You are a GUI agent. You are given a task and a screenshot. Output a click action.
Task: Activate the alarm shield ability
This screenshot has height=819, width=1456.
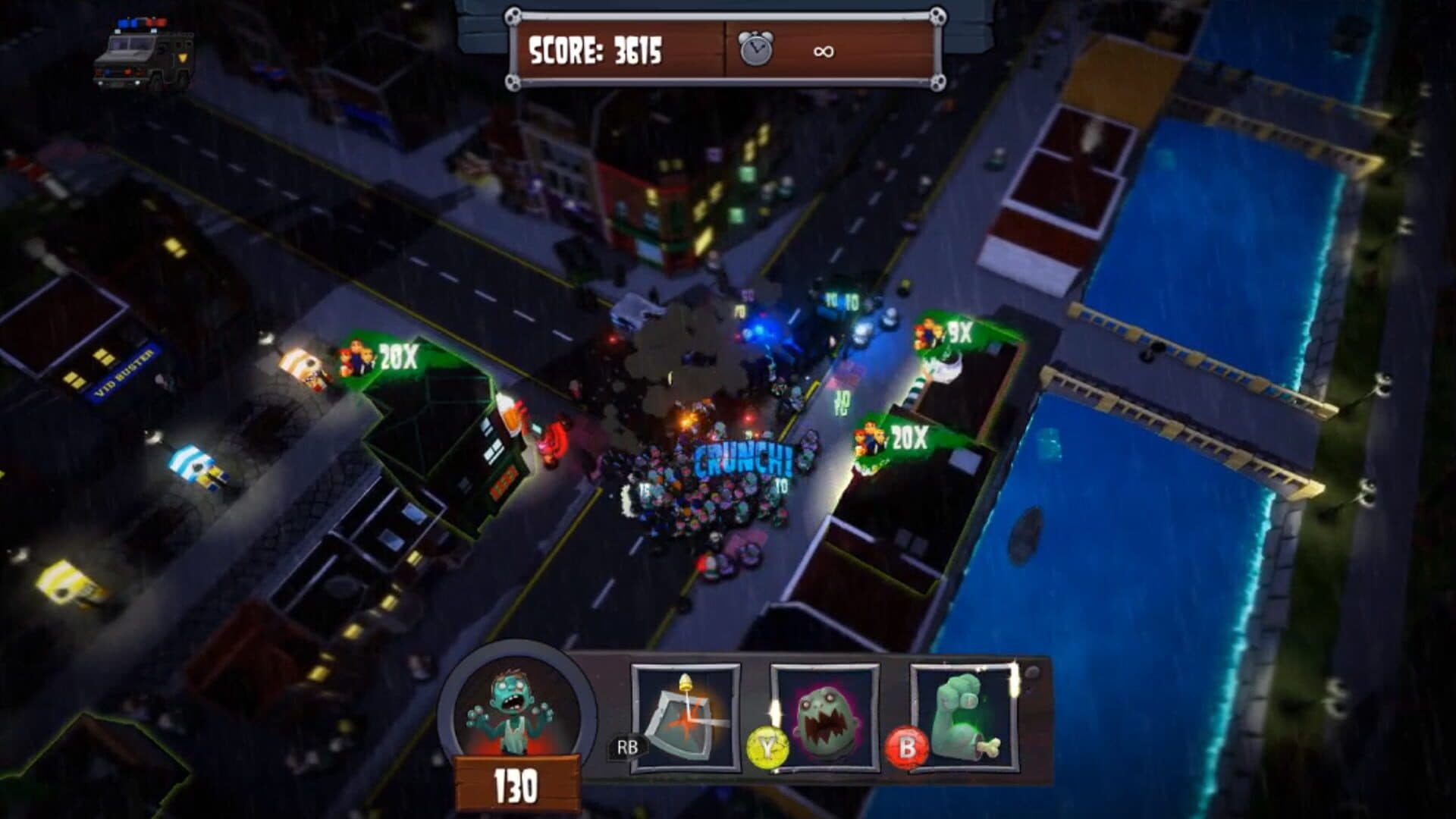686,718
